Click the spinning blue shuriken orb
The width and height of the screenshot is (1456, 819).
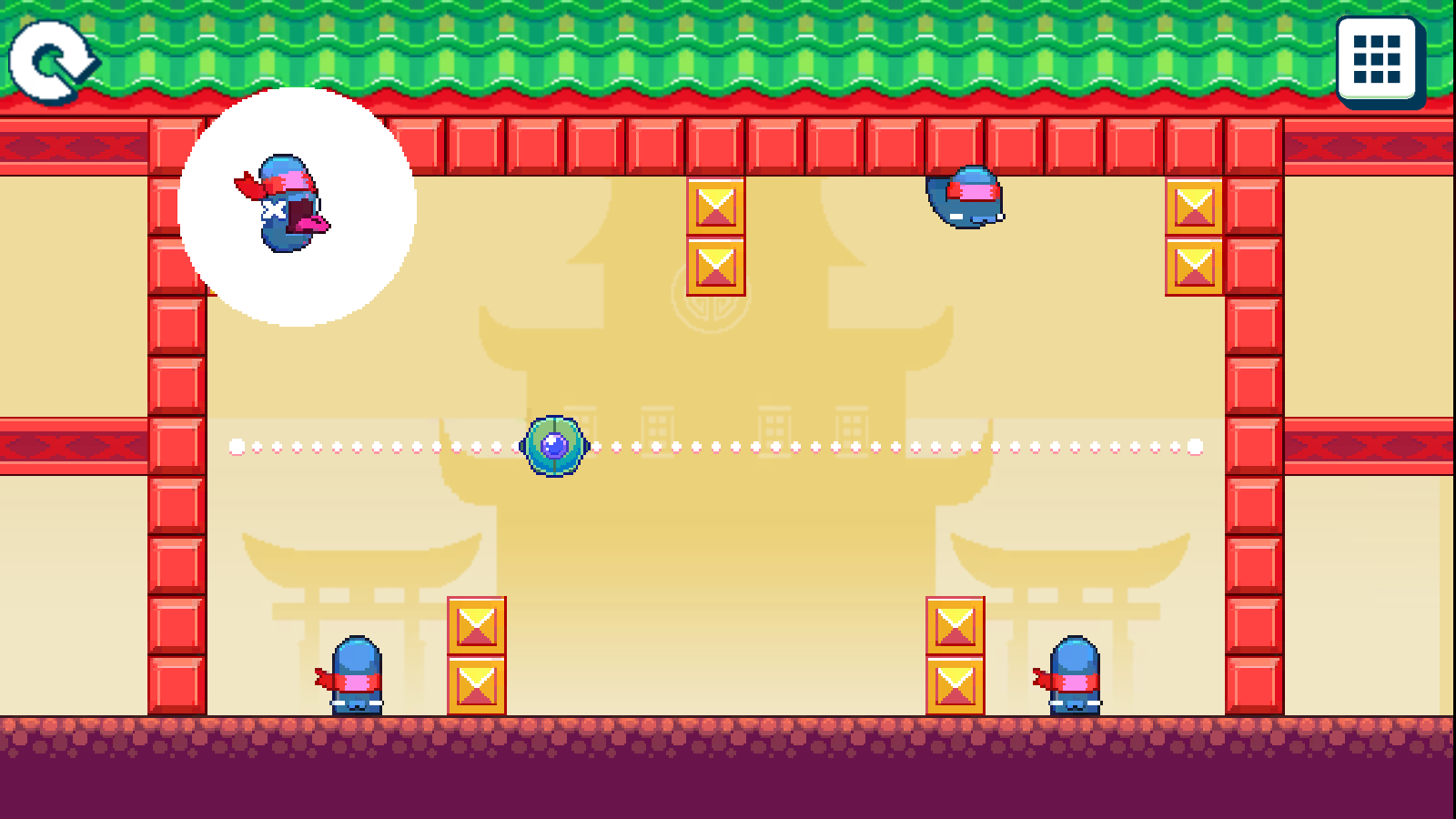tap(553, 446)
